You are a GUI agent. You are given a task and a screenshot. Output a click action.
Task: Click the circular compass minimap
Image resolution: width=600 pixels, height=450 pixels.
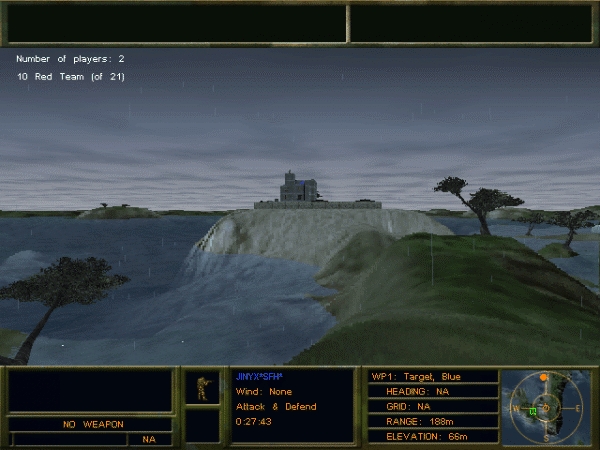[545, 407]
